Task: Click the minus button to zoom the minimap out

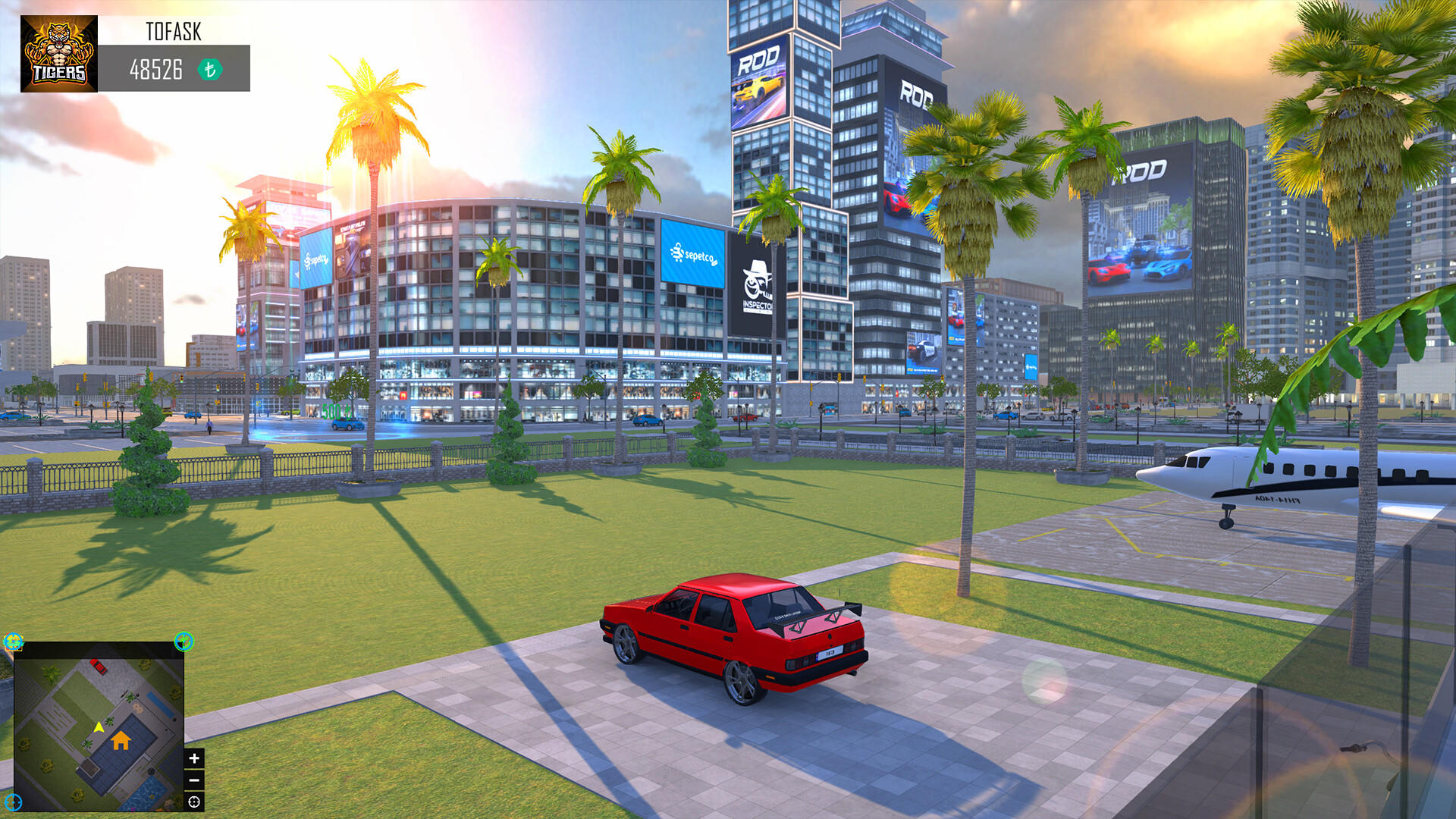Action: [194, 780]
